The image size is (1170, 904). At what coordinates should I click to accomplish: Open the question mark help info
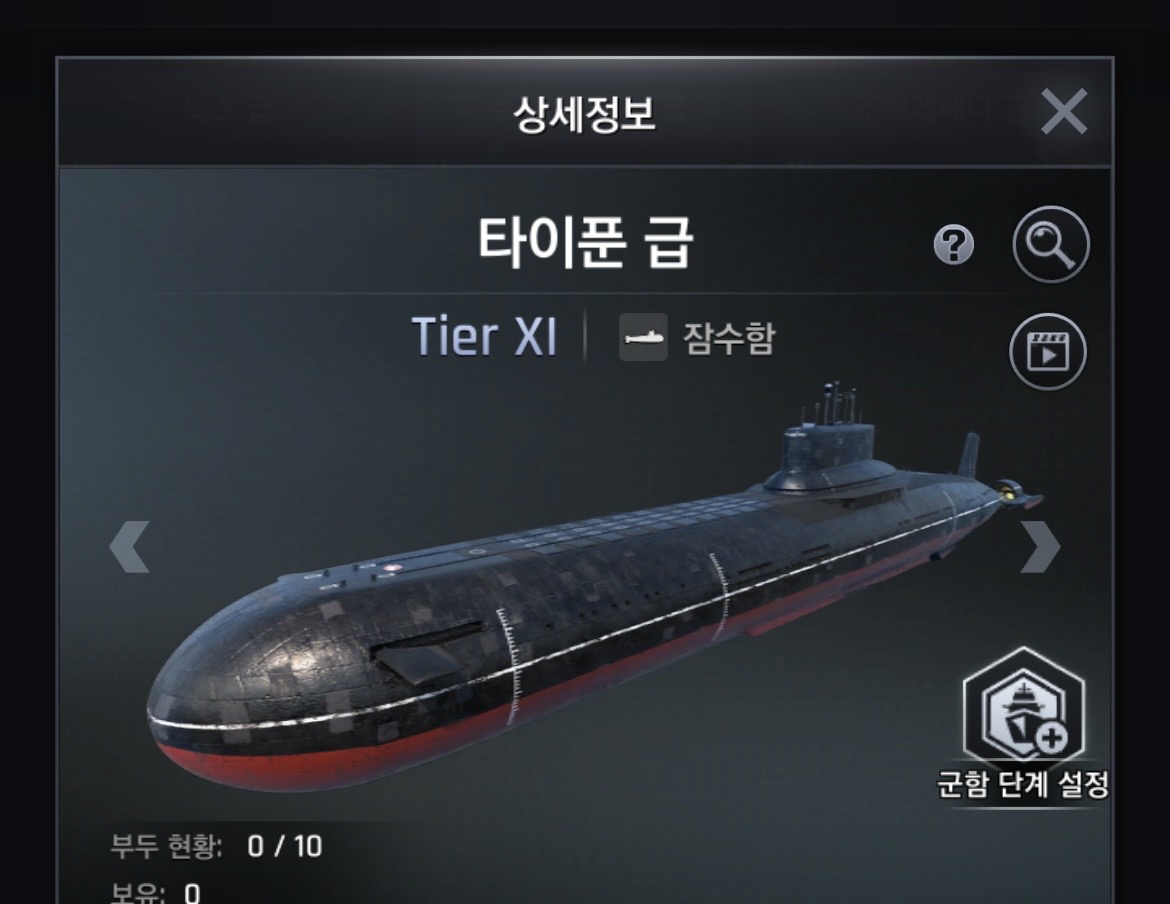953,244
